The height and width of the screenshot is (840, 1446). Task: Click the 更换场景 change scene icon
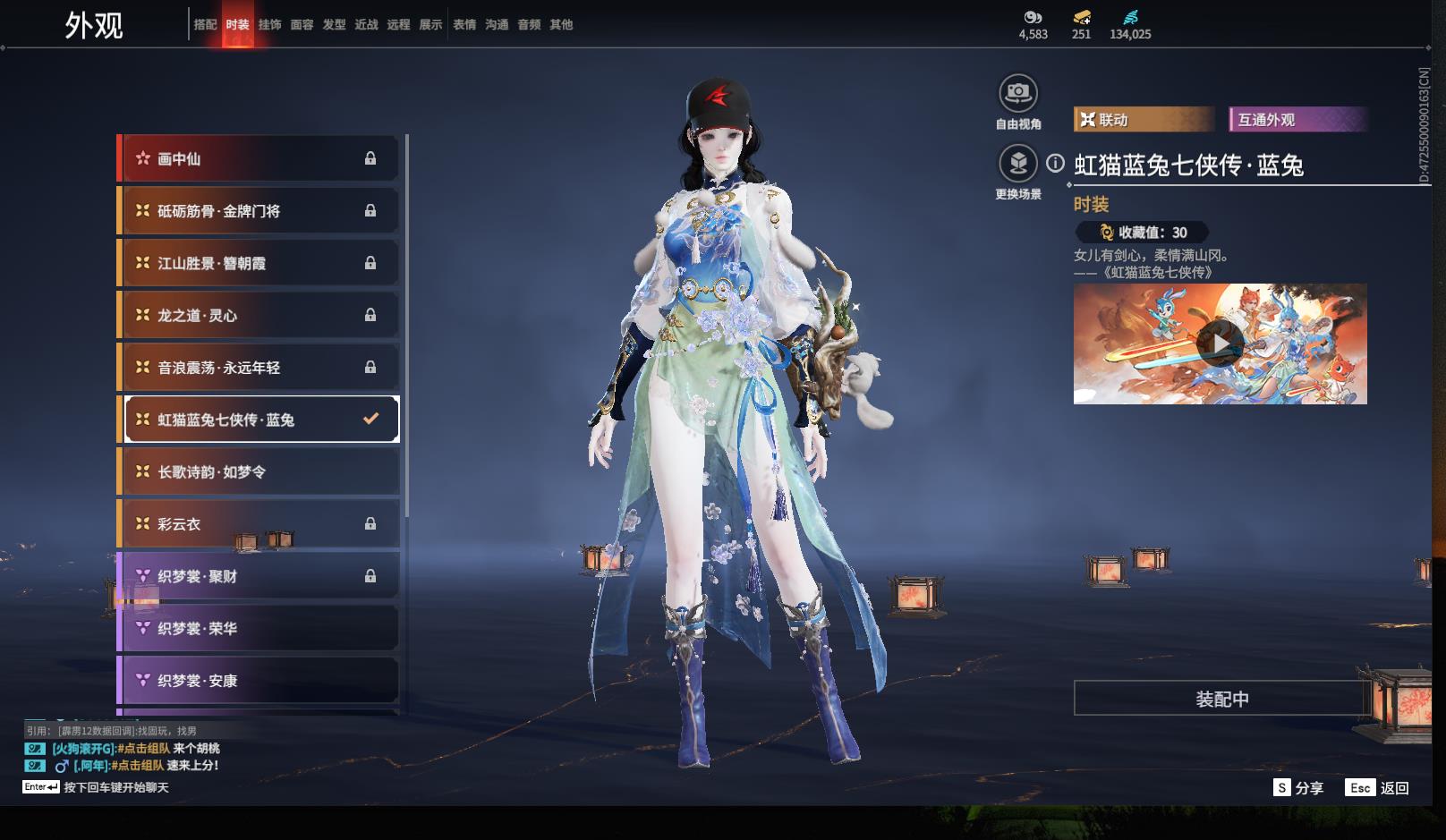1018,164
